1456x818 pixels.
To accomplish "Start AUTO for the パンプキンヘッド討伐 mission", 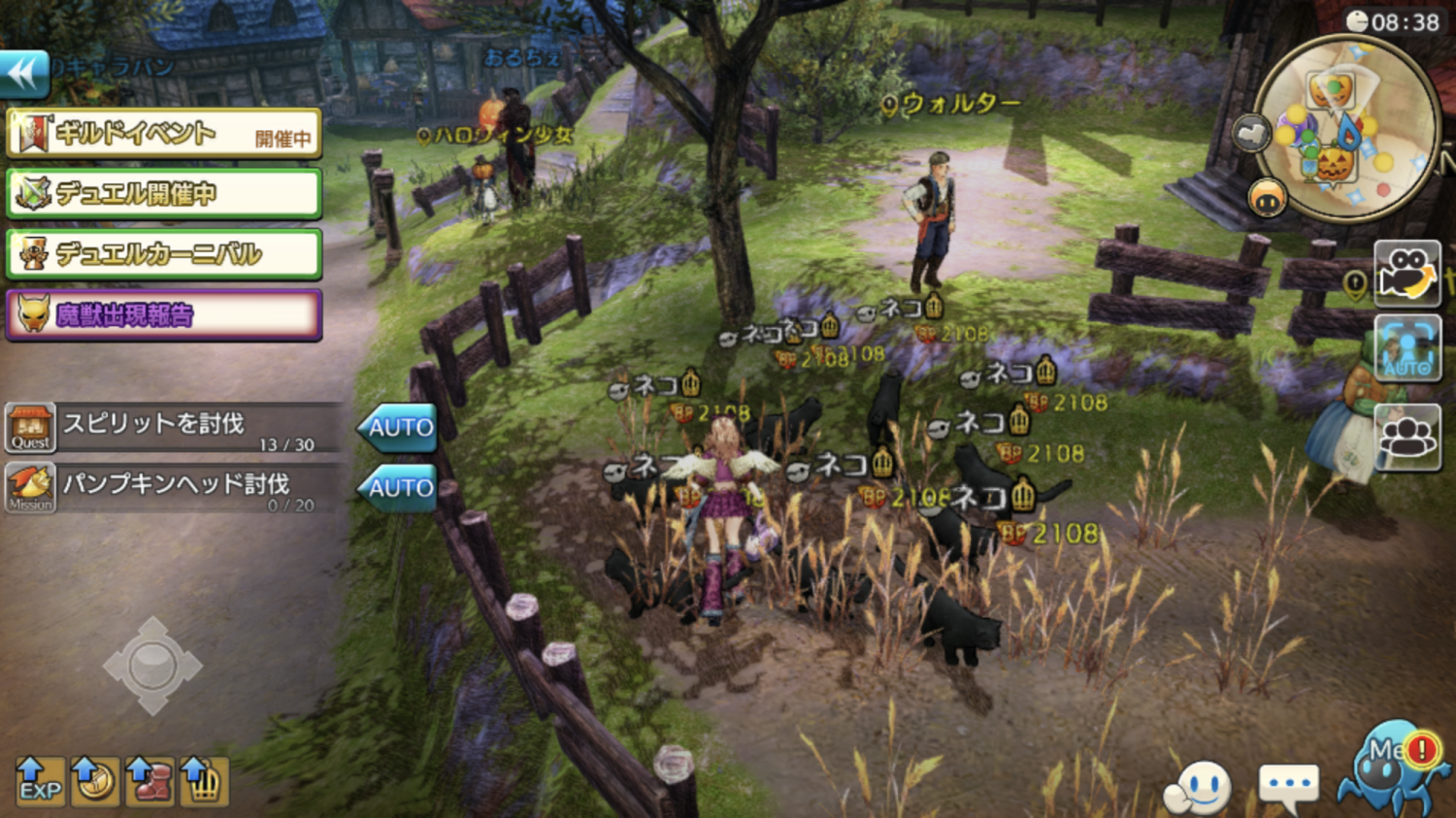I will point(398,488).
